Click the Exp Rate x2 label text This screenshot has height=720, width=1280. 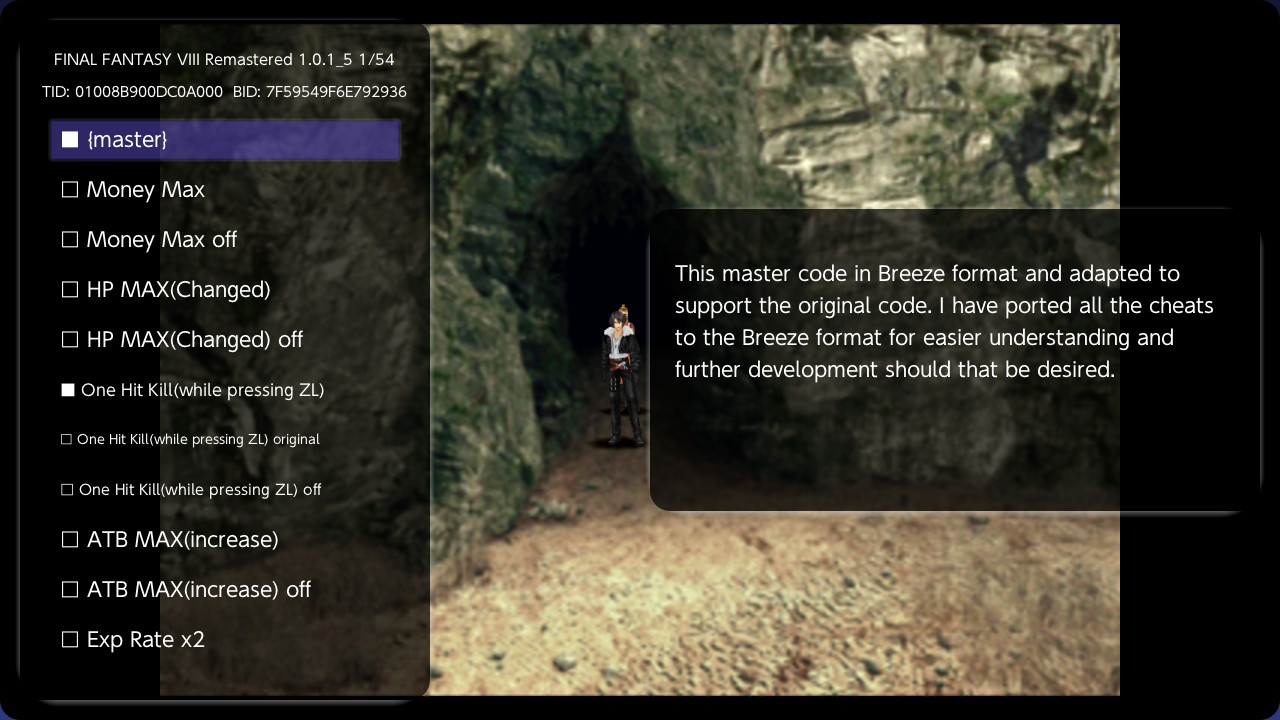tap(147, 639)
